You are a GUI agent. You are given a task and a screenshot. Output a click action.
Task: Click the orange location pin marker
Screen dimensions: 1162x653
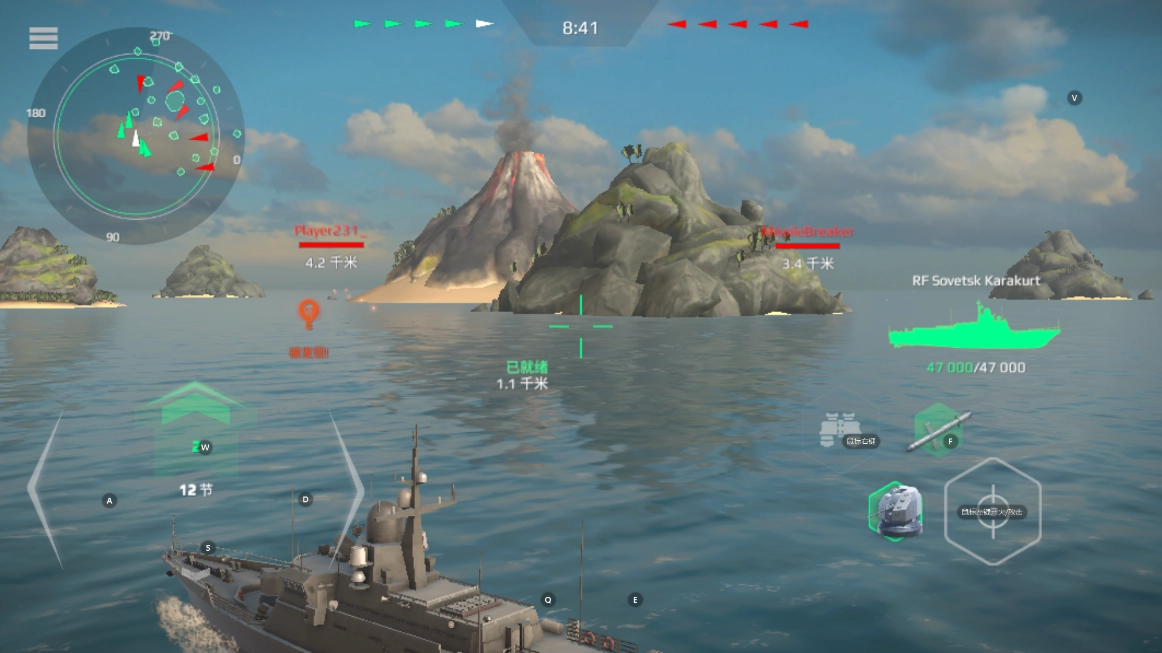tap(309, 313)
